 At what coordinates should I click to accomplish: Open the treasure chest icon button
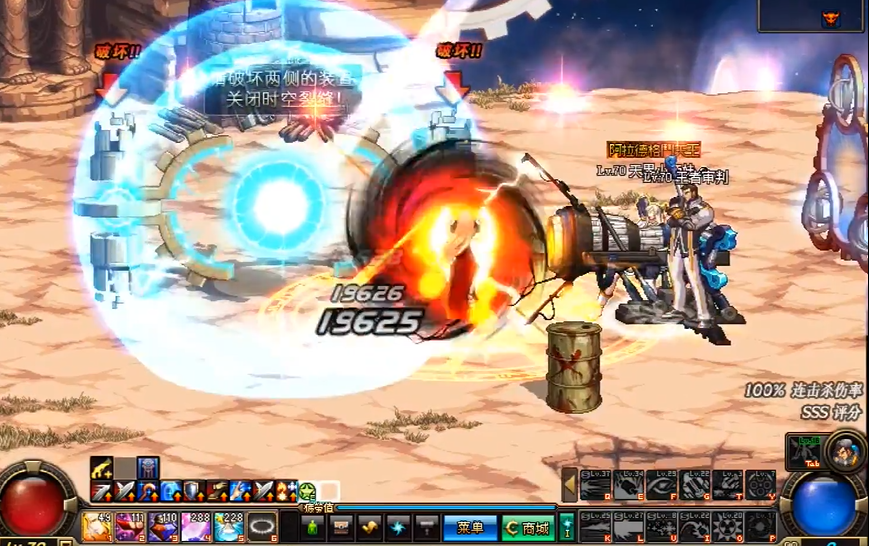341,527
